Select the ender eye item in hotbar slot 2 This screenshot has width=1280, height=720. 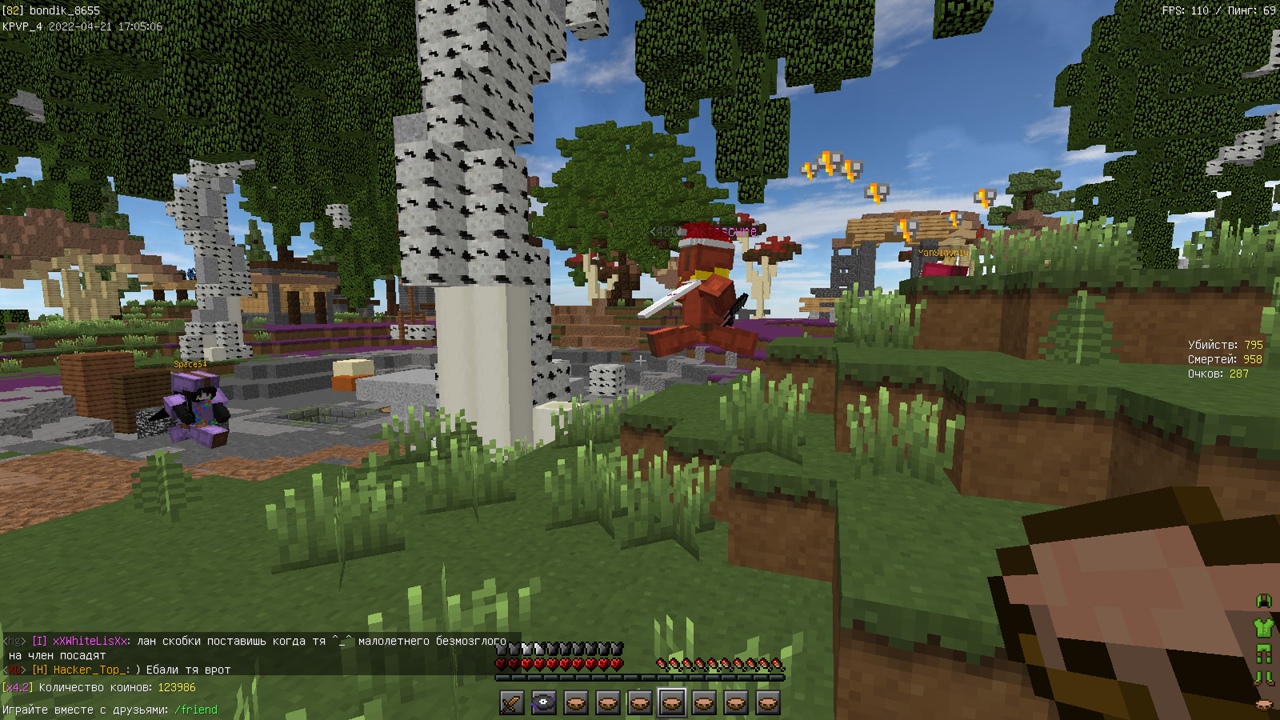pyautogui.click(x=543, y=702)
